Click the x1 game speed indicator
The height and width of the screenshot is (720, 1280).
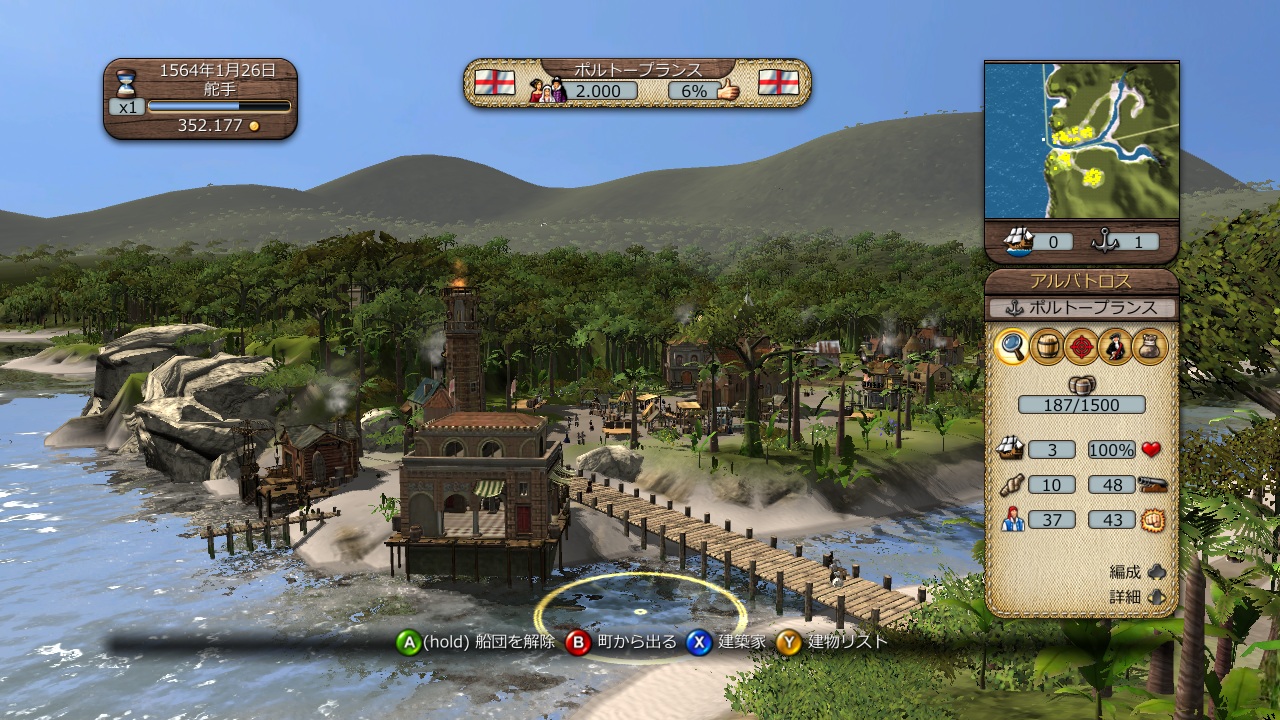point(126,106)
